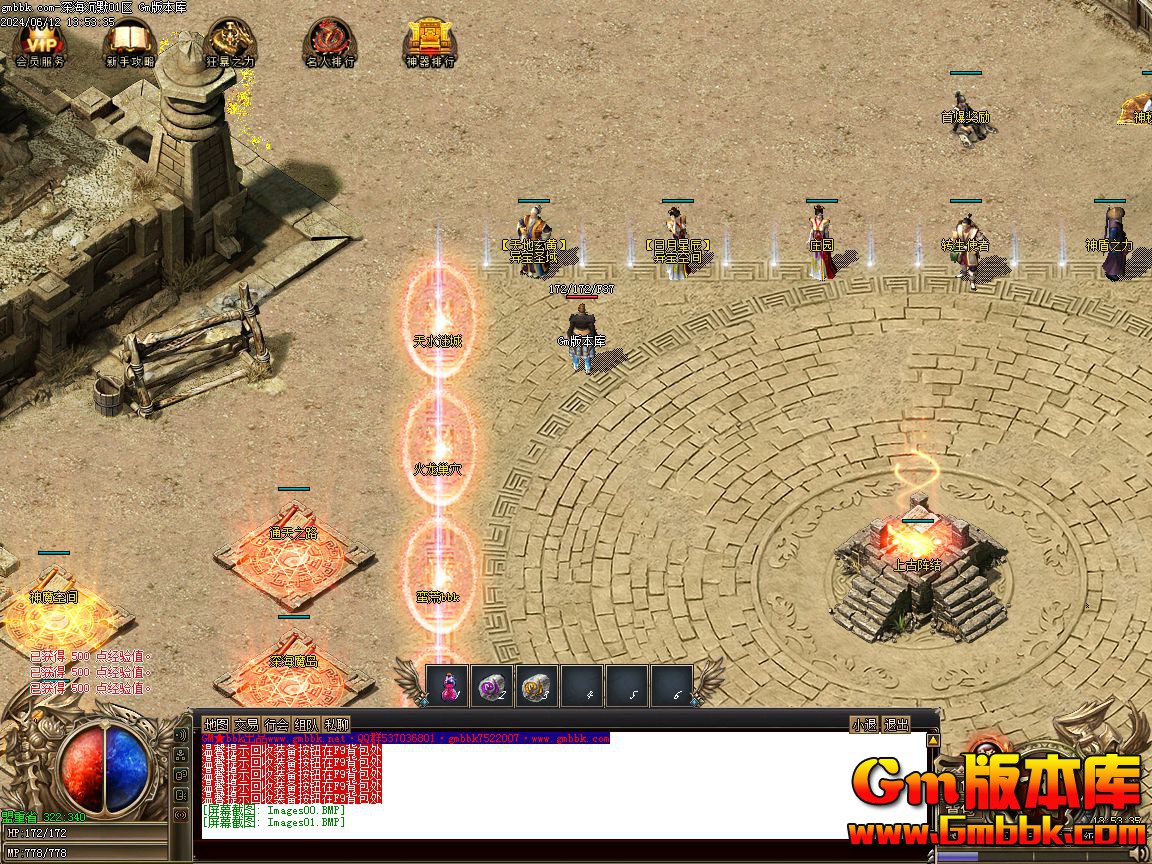Open the 新手攻略 guide book
This screenshot has width=1152, height=864.
(130, 42)
